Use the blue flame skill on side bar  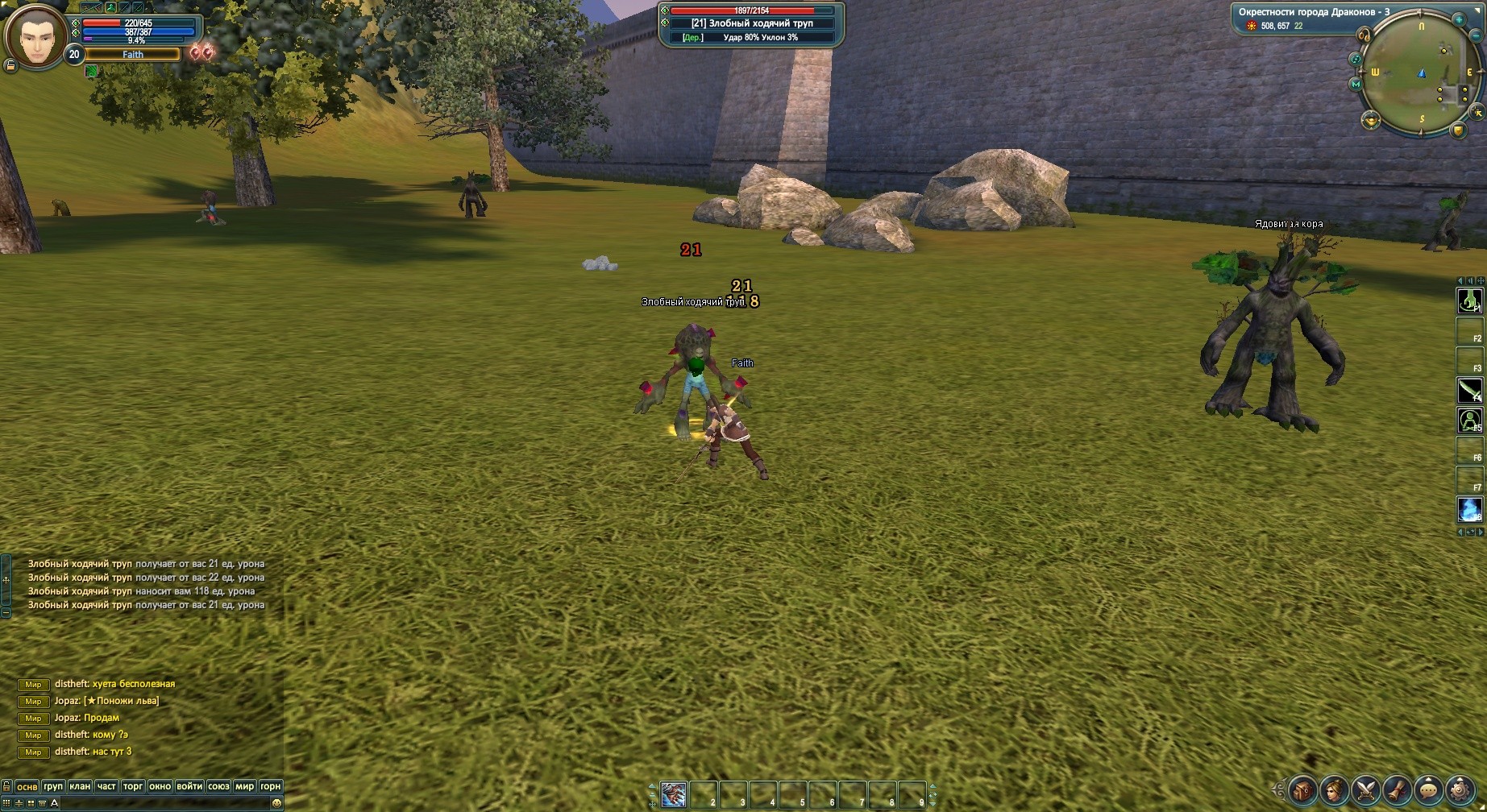(x=1469, y=509)
